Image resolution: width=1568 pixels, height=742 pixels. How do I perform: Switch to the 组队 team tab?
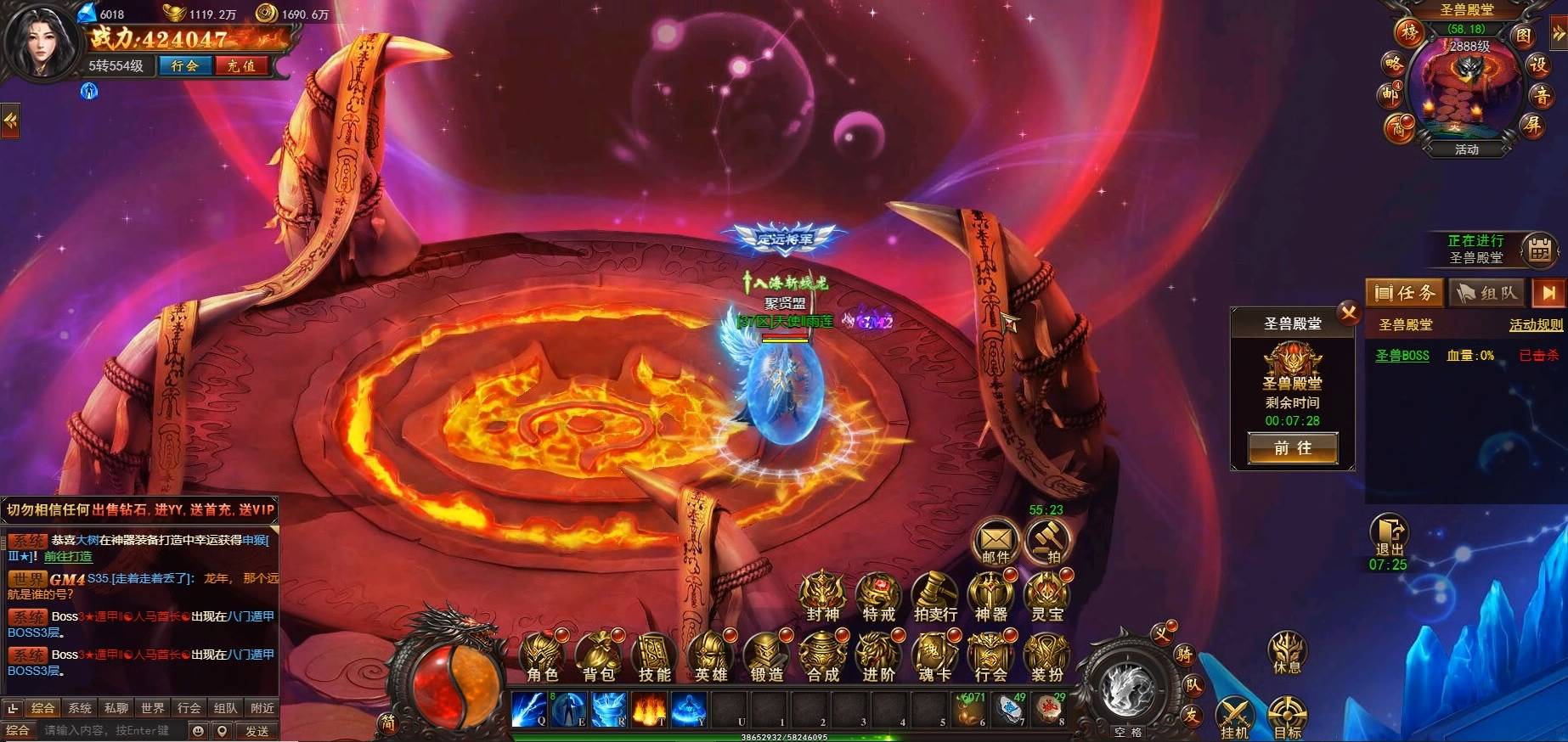click(x=1486, y=293)
